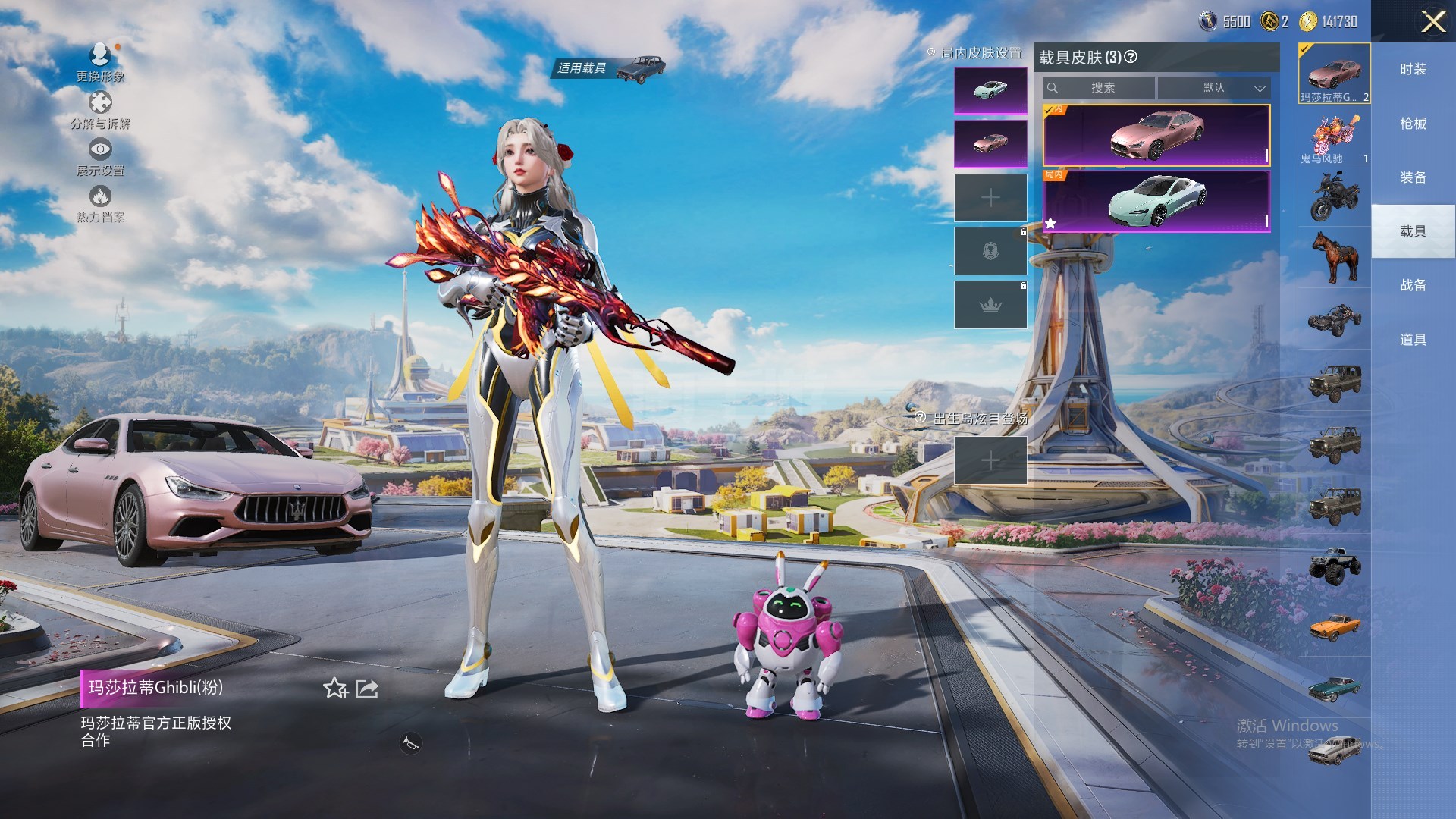Favorite the skin with the star button
This screenshot has height=819, width=1456.
(334, 689)
